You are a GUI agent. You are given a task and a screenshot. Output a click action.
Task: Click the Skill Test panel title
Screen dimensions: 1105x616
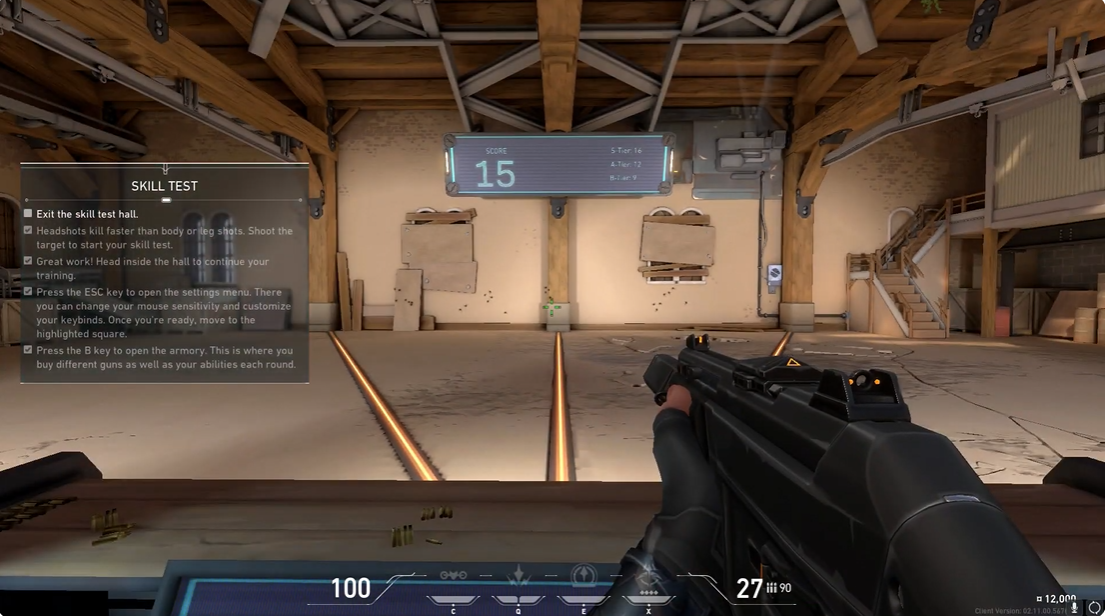pos(165,186)
